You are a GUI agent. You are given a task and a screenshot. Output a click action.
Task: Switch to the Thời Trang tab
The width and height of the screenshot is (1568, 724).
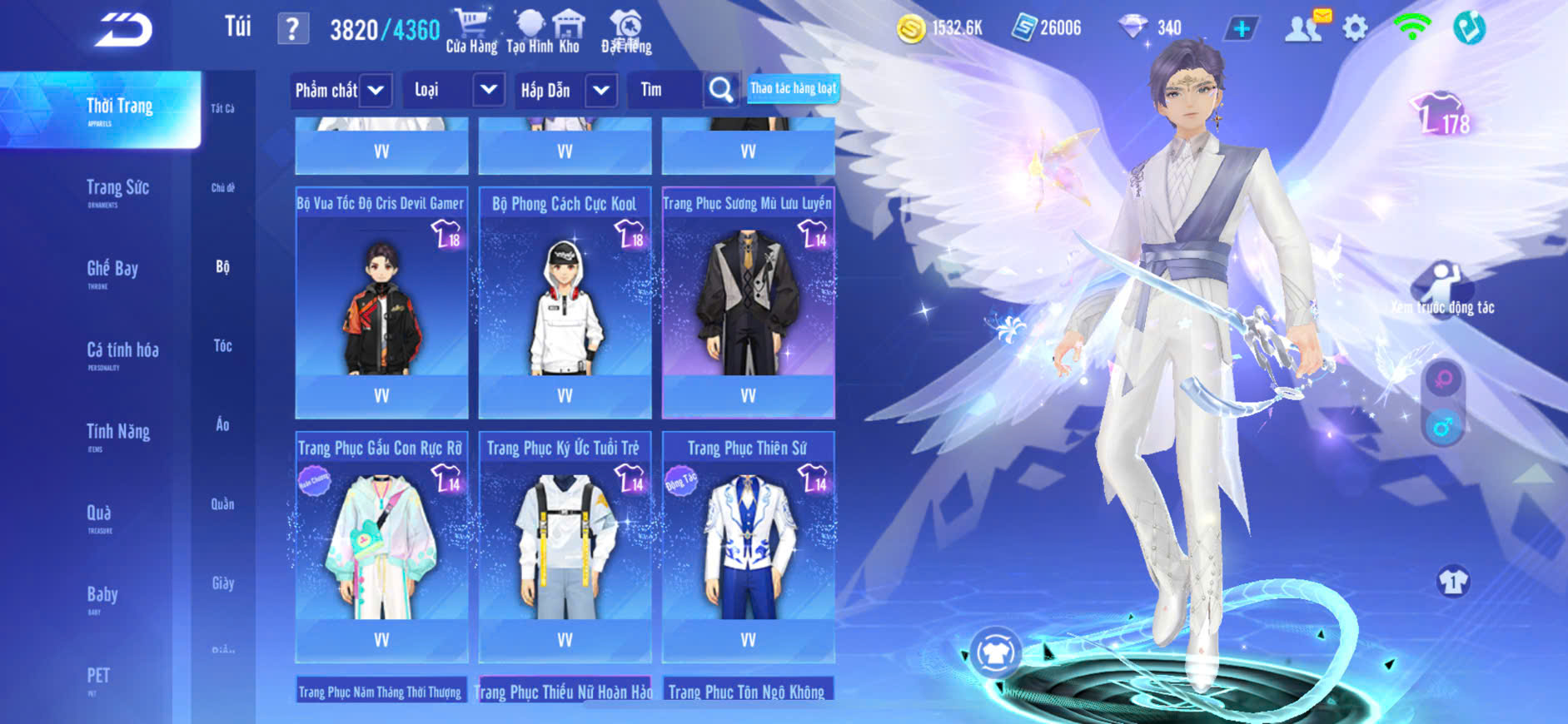coord(119,108)
